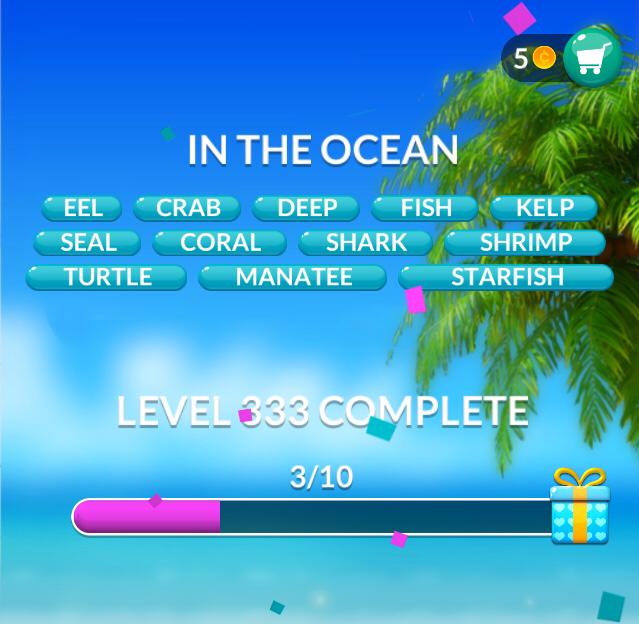Choose the SEAL word pill
The image size is (639, 624).
pyautogui.click(x=88, y=242)
